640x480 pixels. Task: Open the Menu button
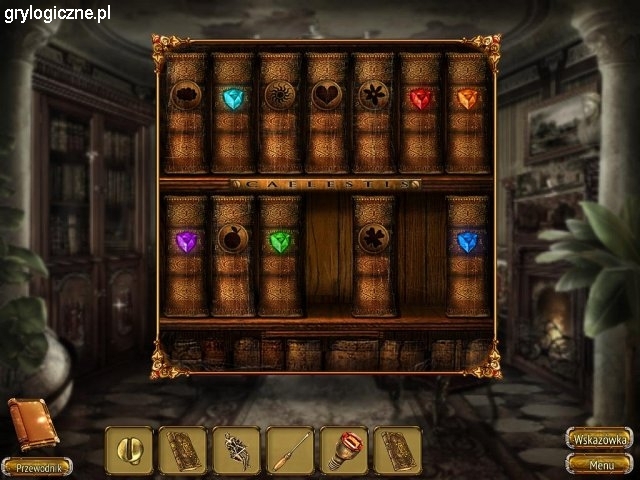tap(599, 464)
